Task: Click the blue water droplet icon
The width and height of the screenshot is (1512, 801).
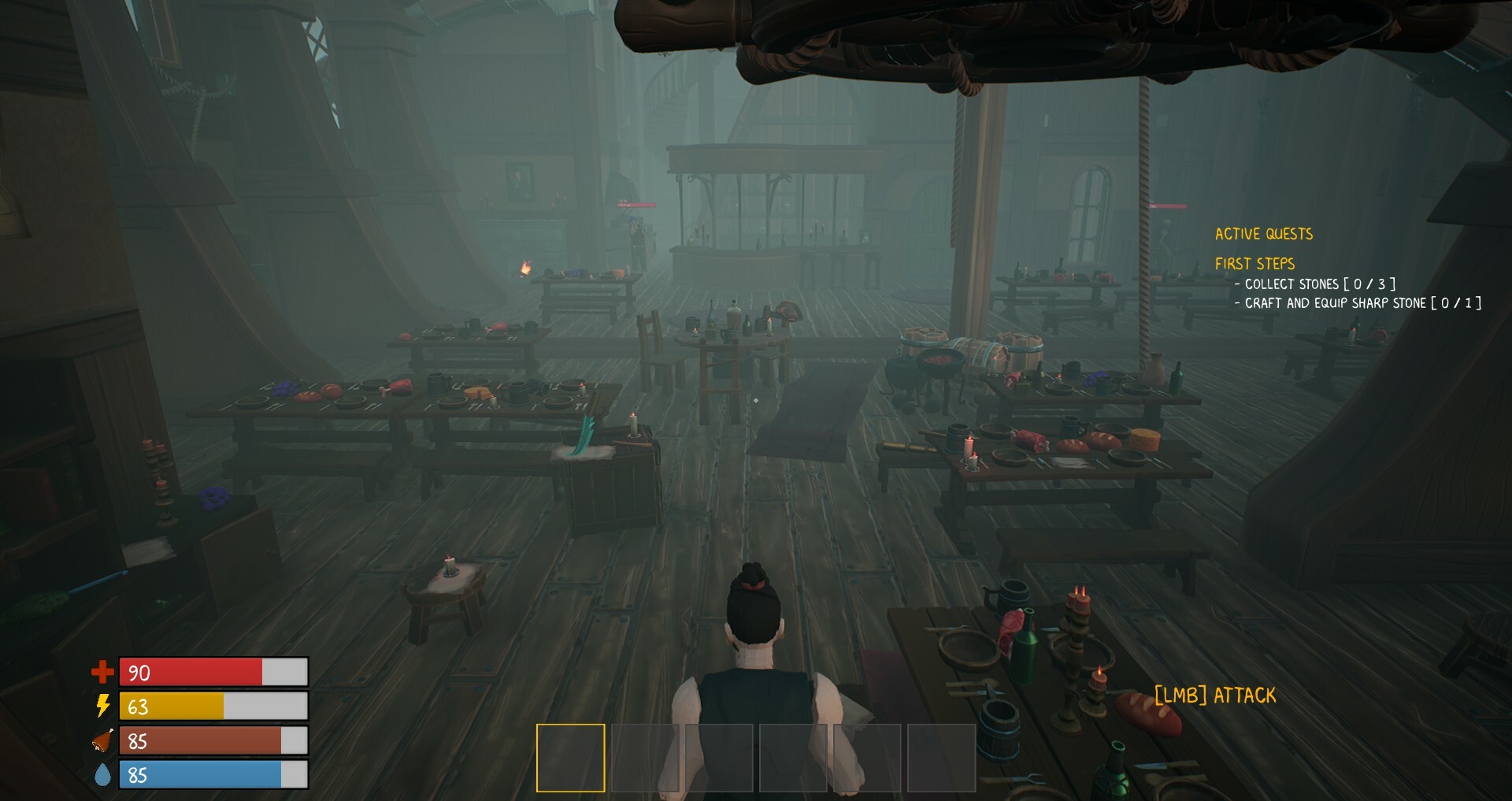Action: click(102, 775)
